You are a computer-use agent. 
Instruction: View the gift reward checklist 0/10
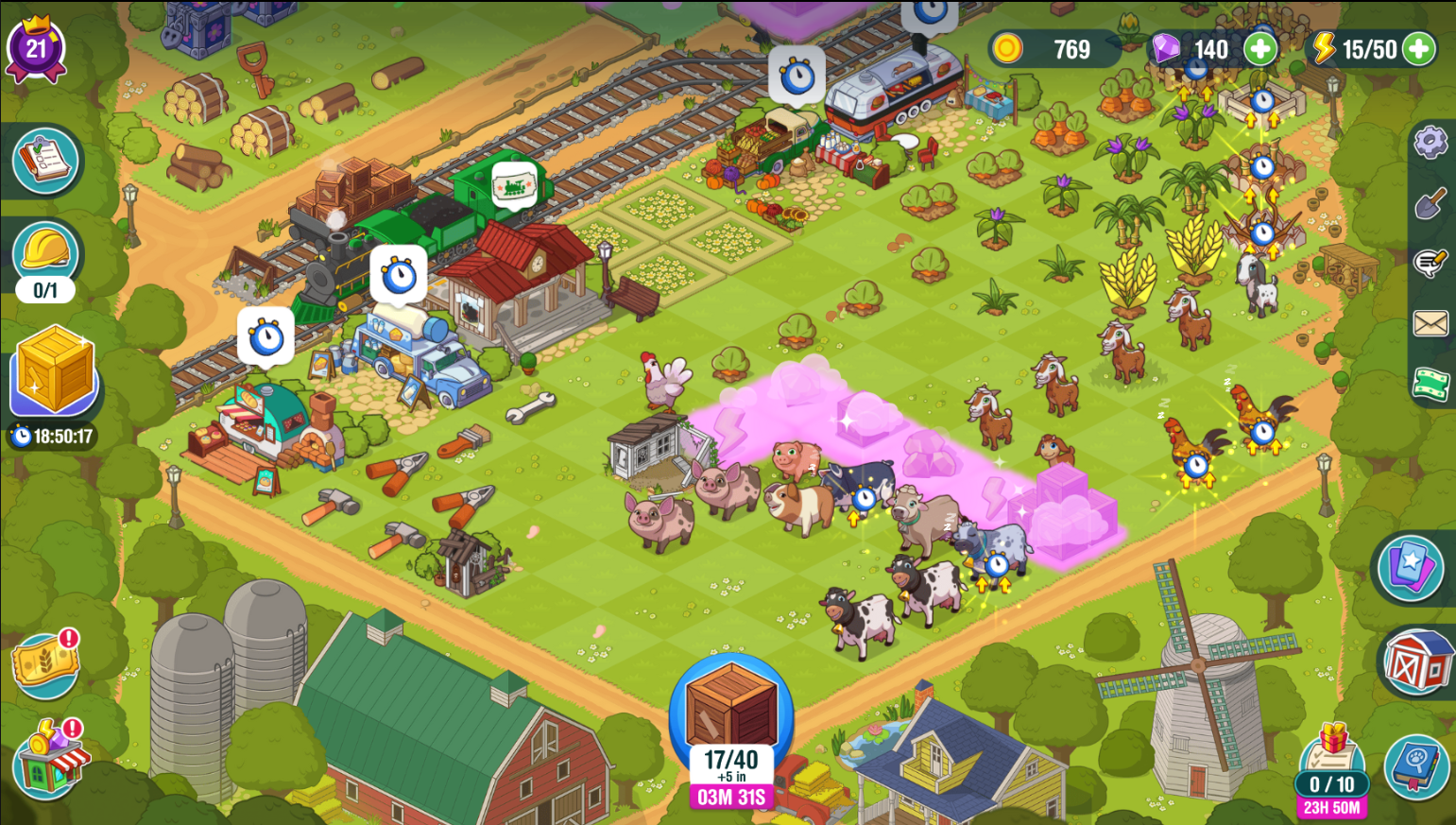point(1331,764)
